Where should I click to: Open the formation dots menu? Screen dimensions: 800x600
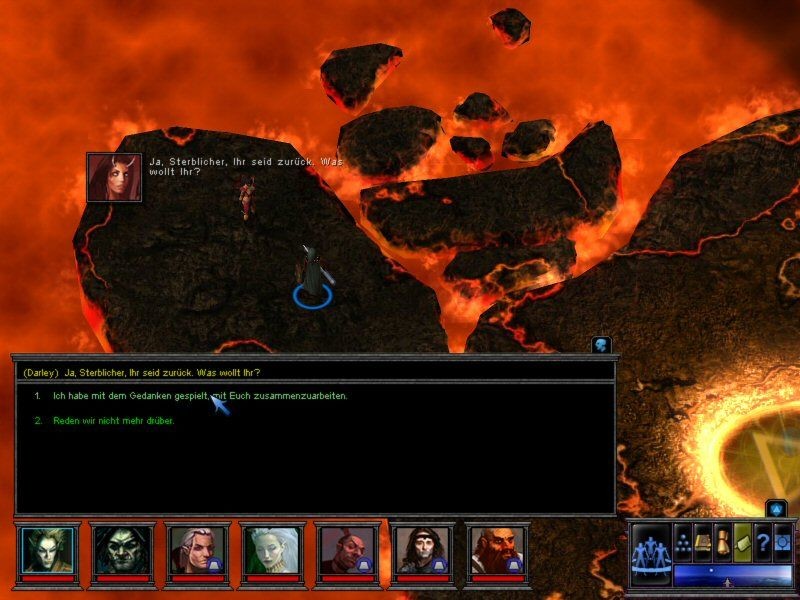[x=683, y=540]
